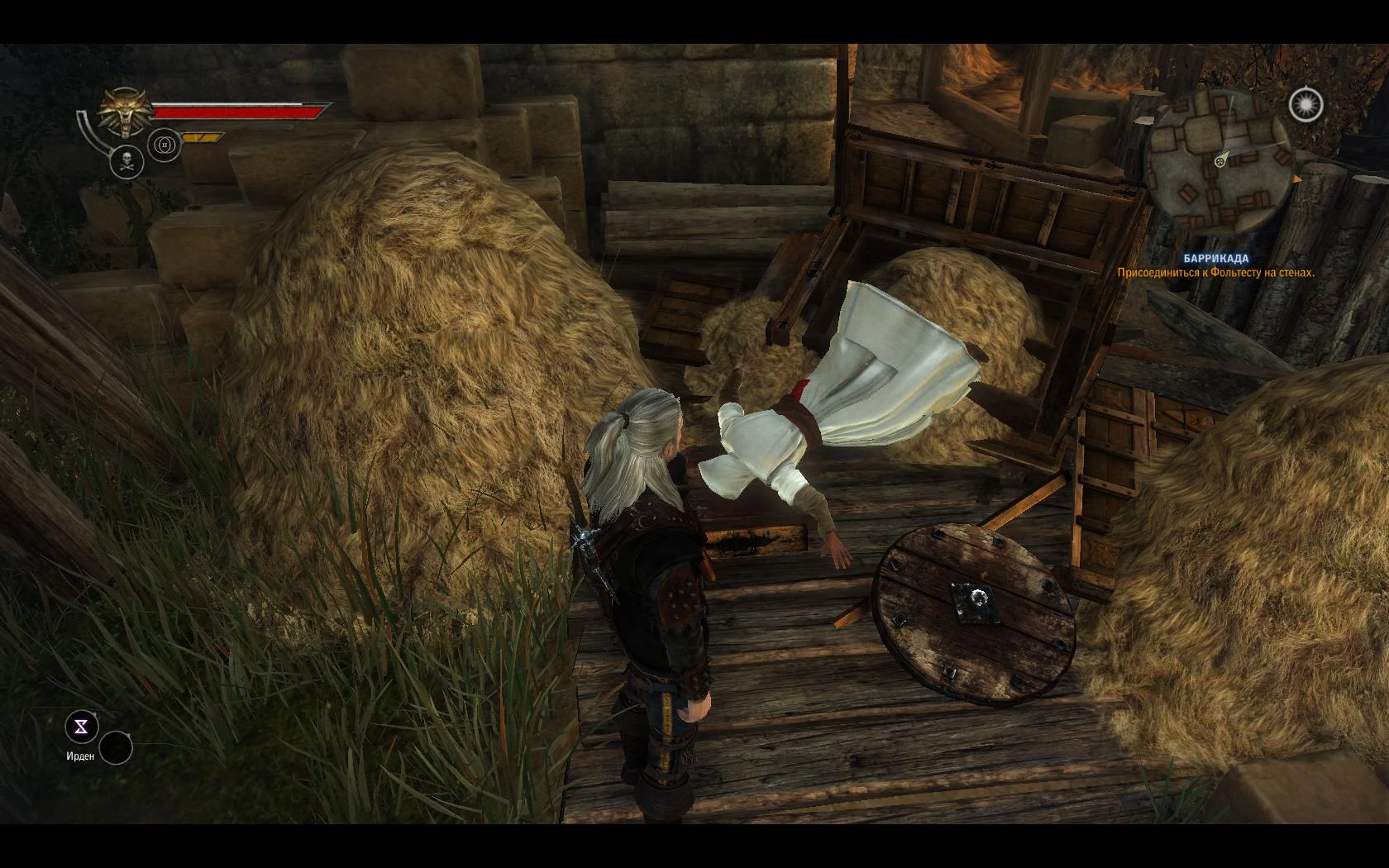Select the БАРРИКАДА quest title

tap(1214, 257)
